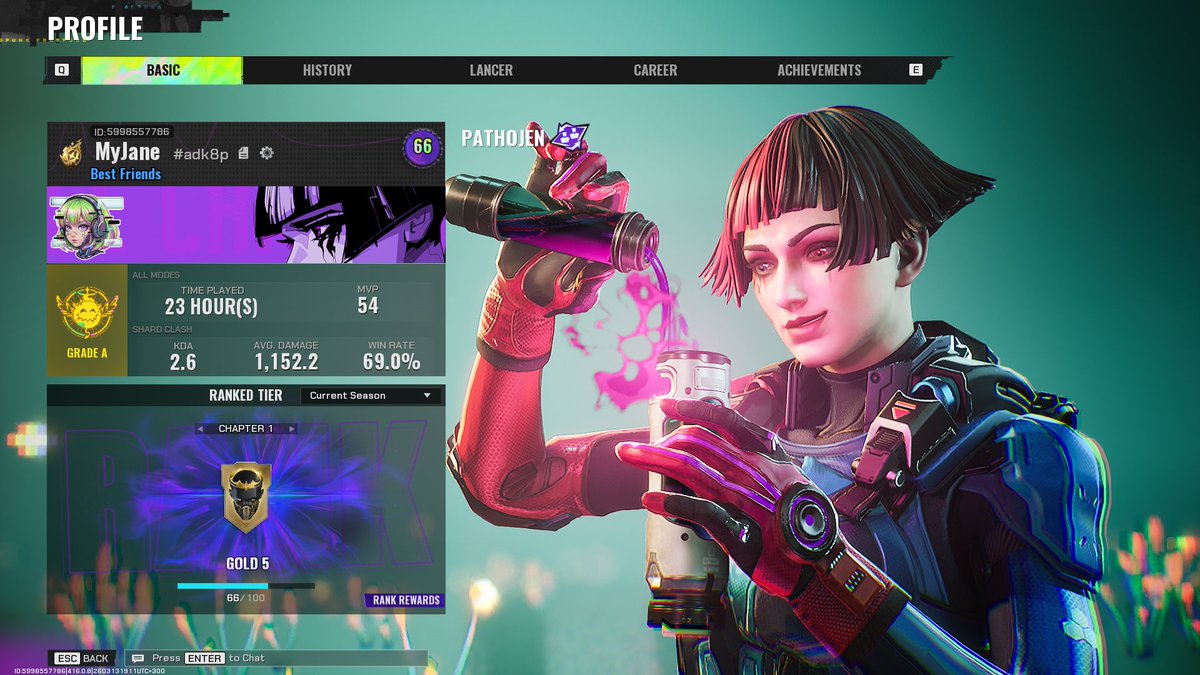This screenshot has height=675, width=1200.
Task: Select the Gold 5 rank badge
Action: (x=246, y=497)
